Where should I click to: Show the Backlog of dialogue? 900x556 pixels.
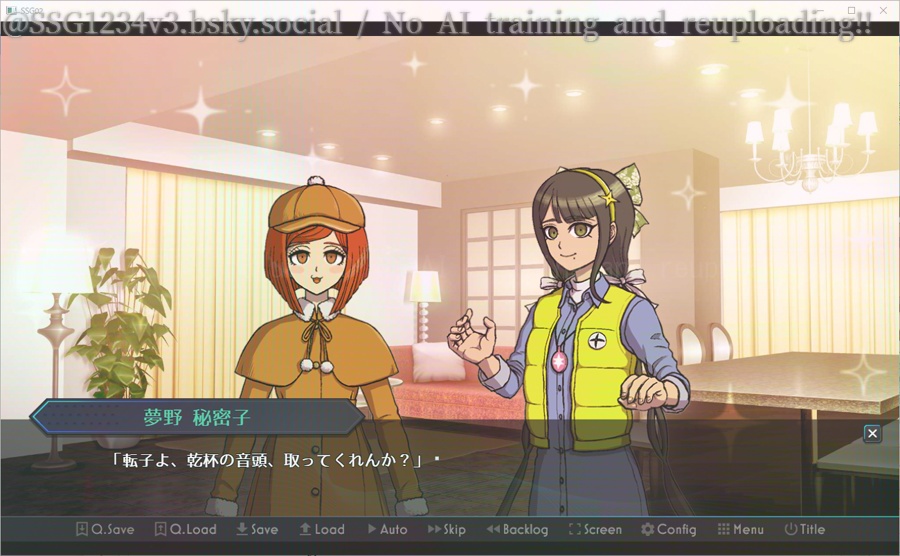pyautogui.click(x=517, y=529)
